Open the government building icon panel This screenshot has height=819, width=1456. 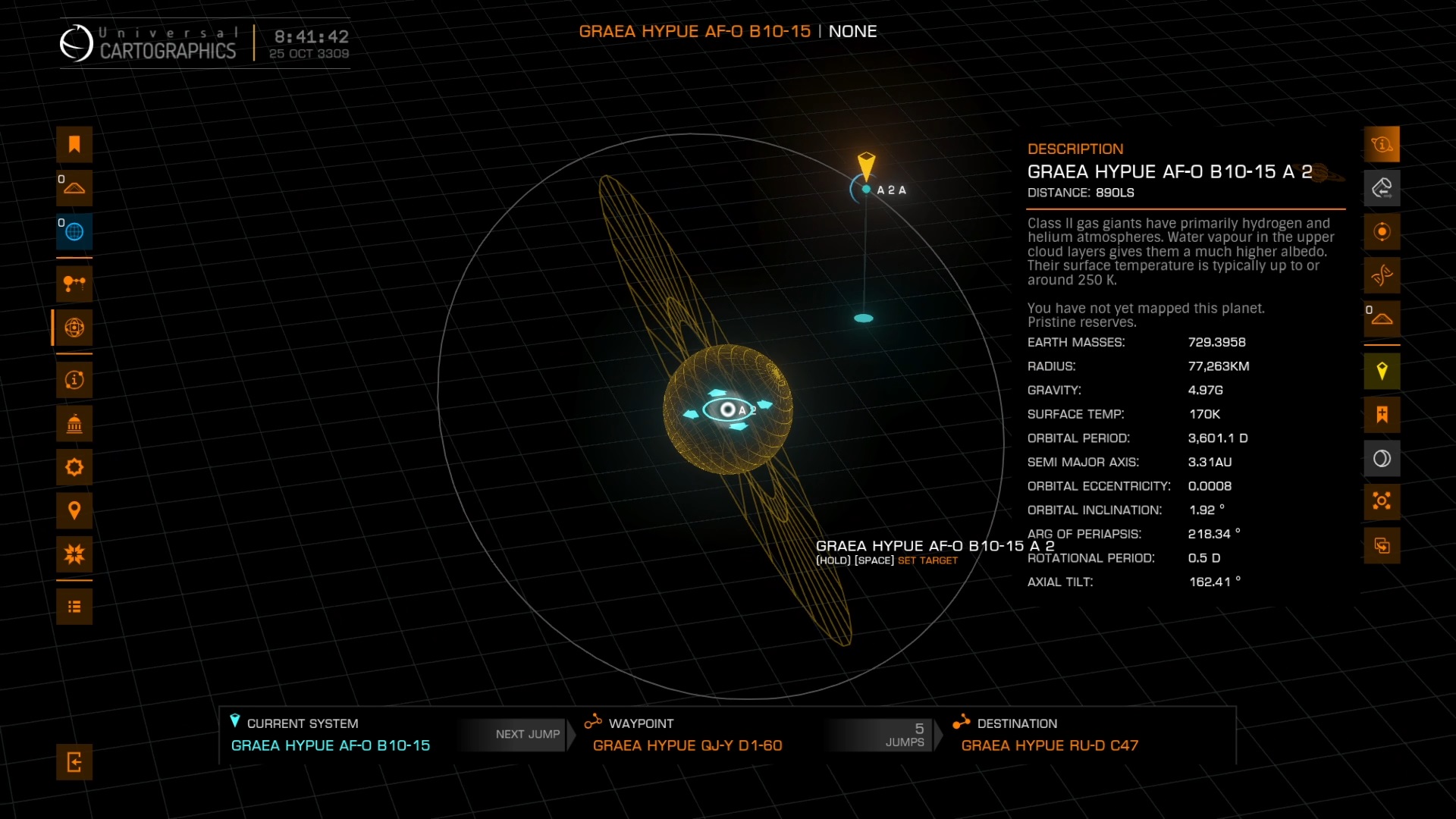pyautogui.click(x=74, y=423)
